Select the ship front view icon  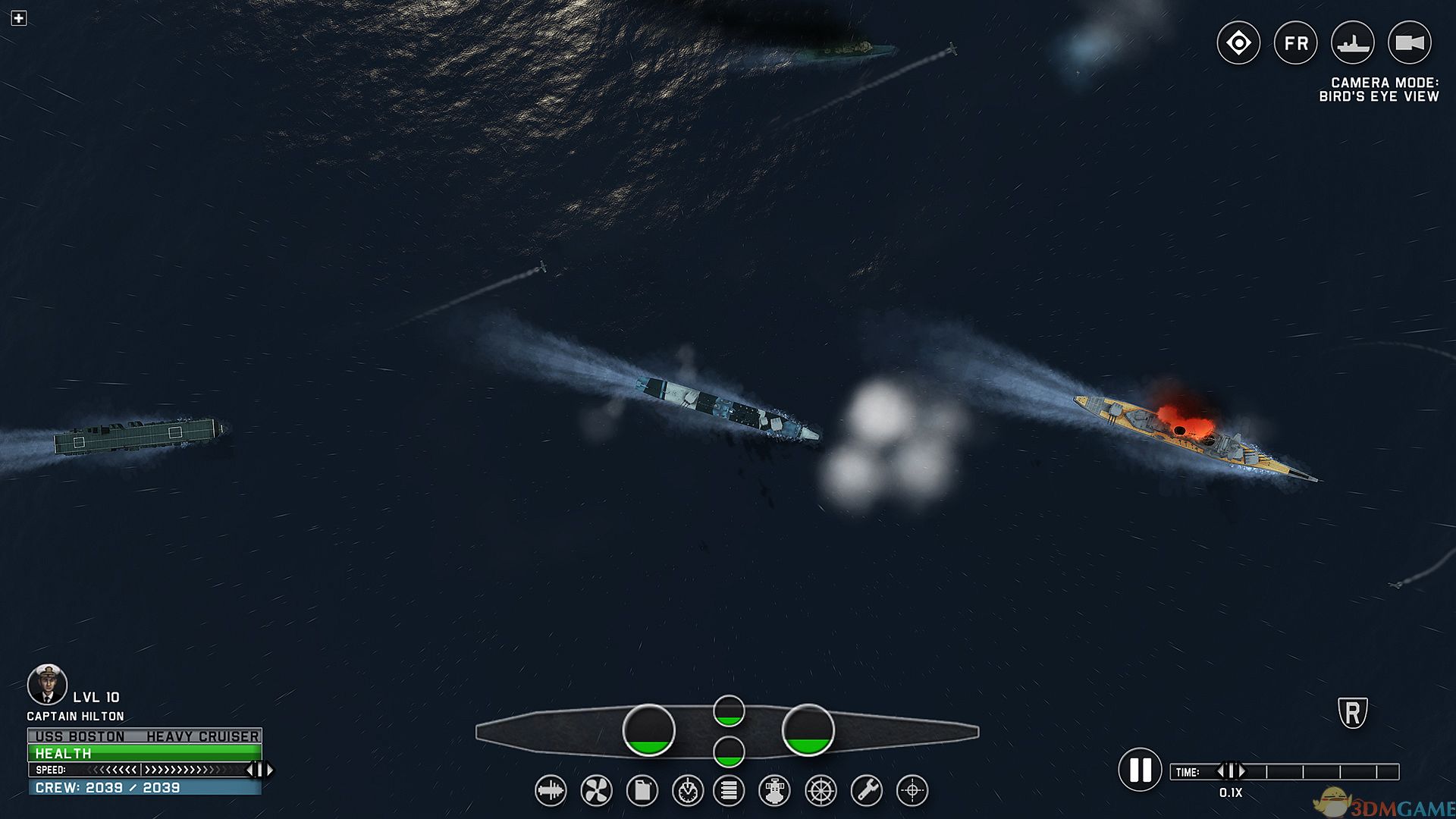click(x=774, y=791)
